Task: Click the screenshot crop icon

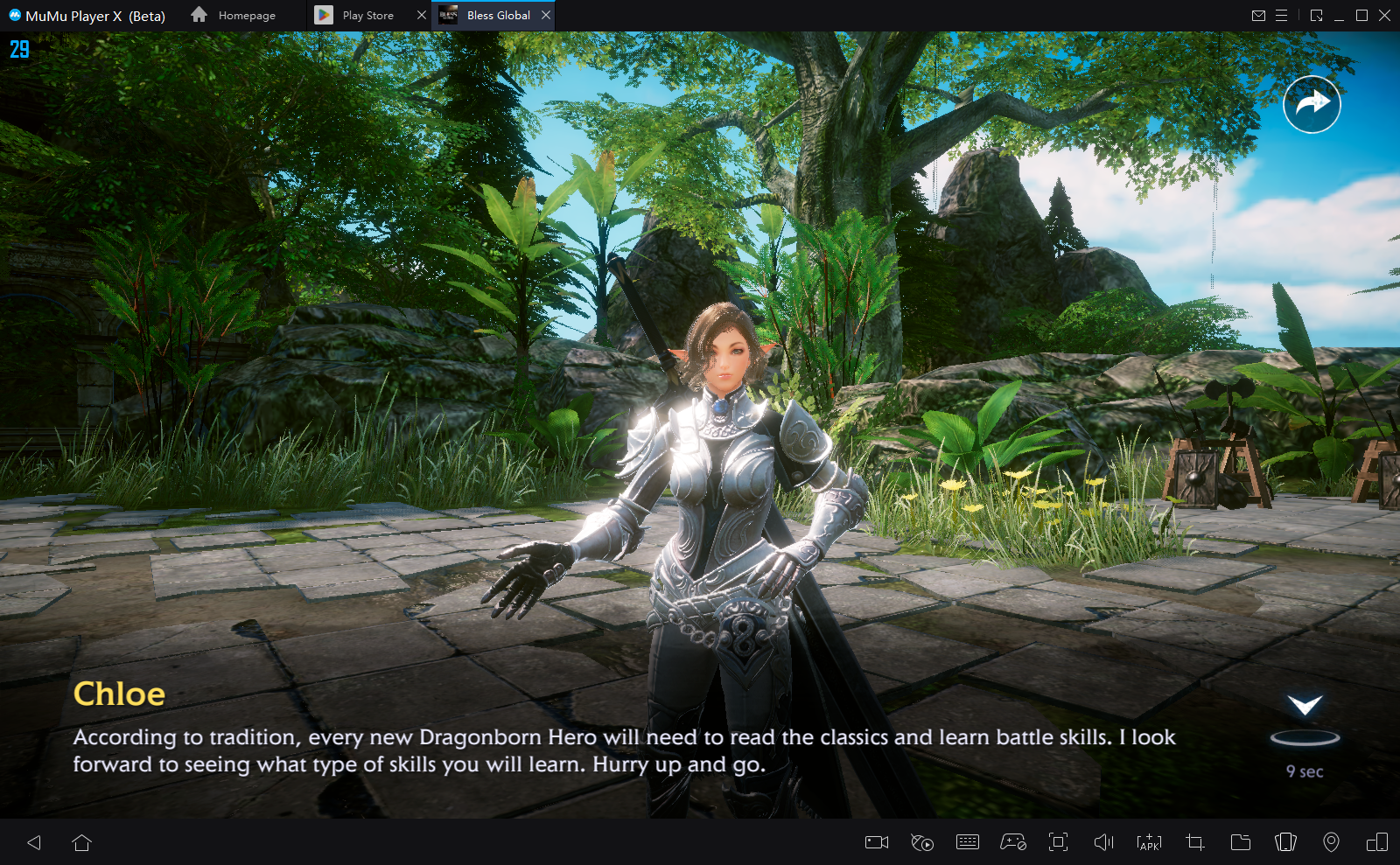Action: click(x=1195, y=842)
